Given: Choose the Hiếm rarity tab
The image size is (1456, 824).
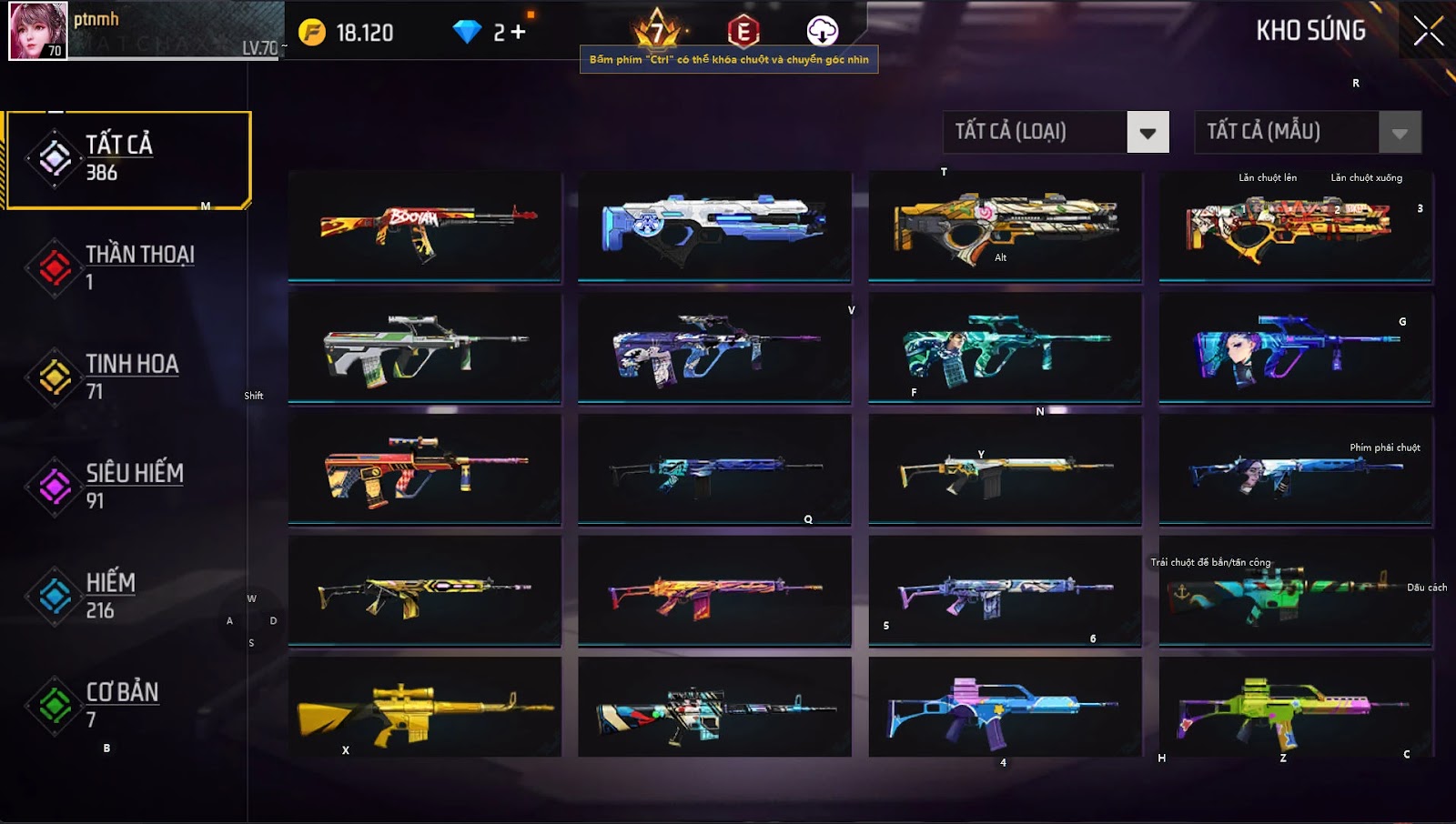Looking at the screenshot, I should [127, 596].
